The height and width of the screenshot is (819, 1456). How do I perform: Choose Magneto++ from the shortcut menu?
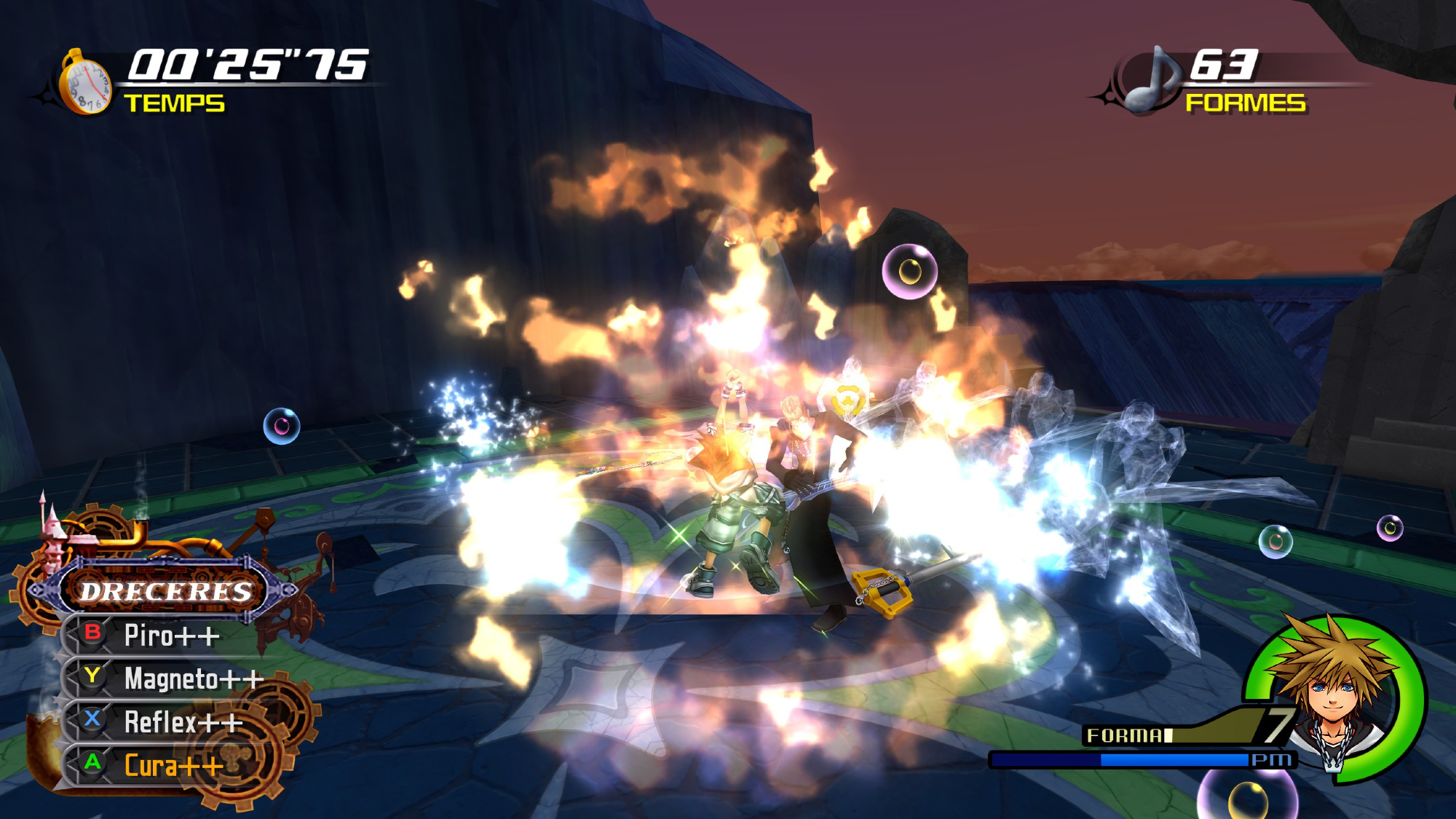[x=193, y=678]
